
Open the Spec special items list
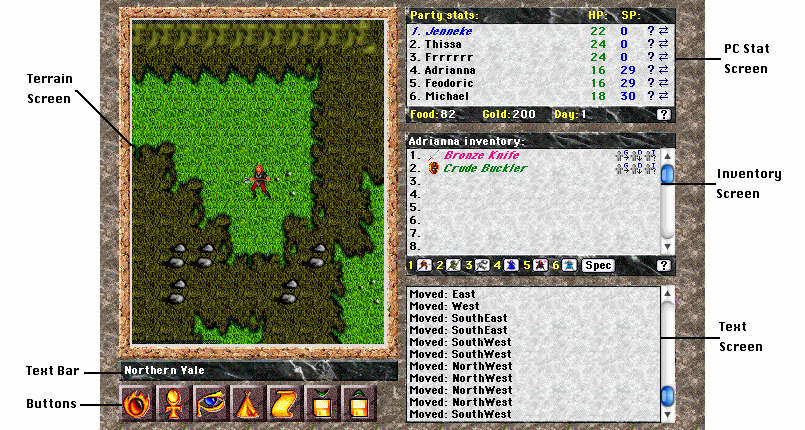[x=598, y=265]
